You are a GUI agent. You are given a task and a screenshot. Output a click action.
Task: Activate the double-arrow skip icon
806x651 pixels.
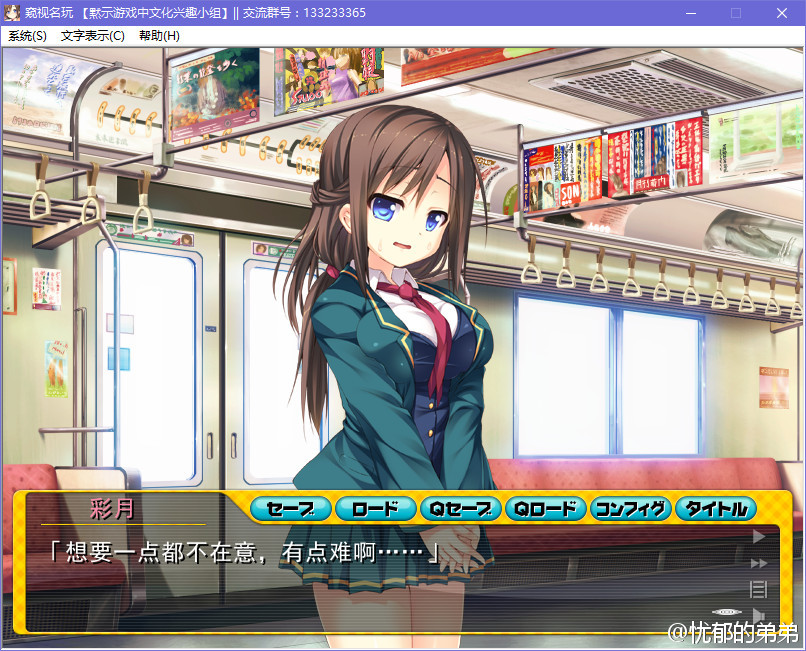[758, 563]
